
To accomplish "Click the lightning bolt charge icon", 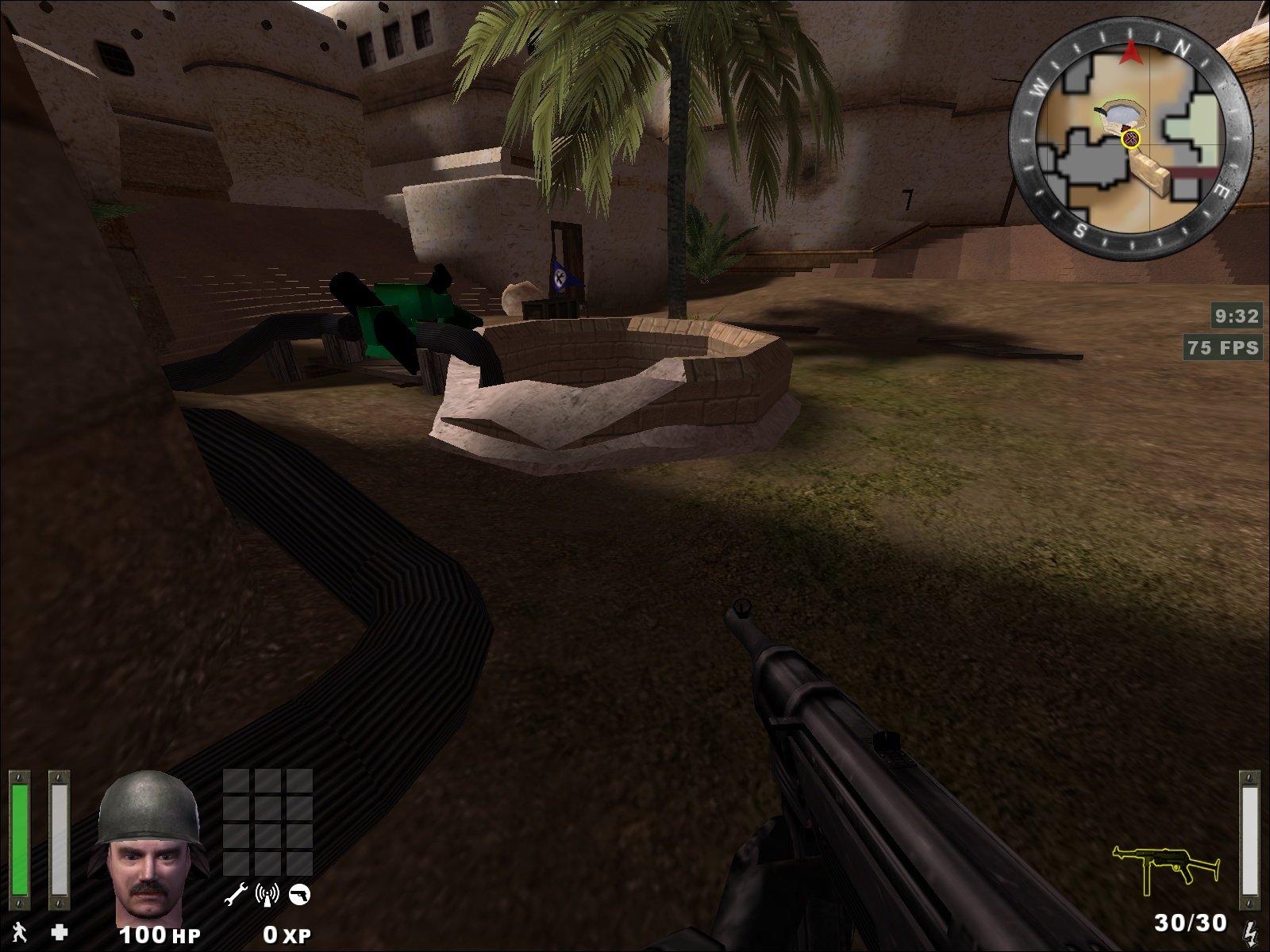I will click(x=1249, y=930).
